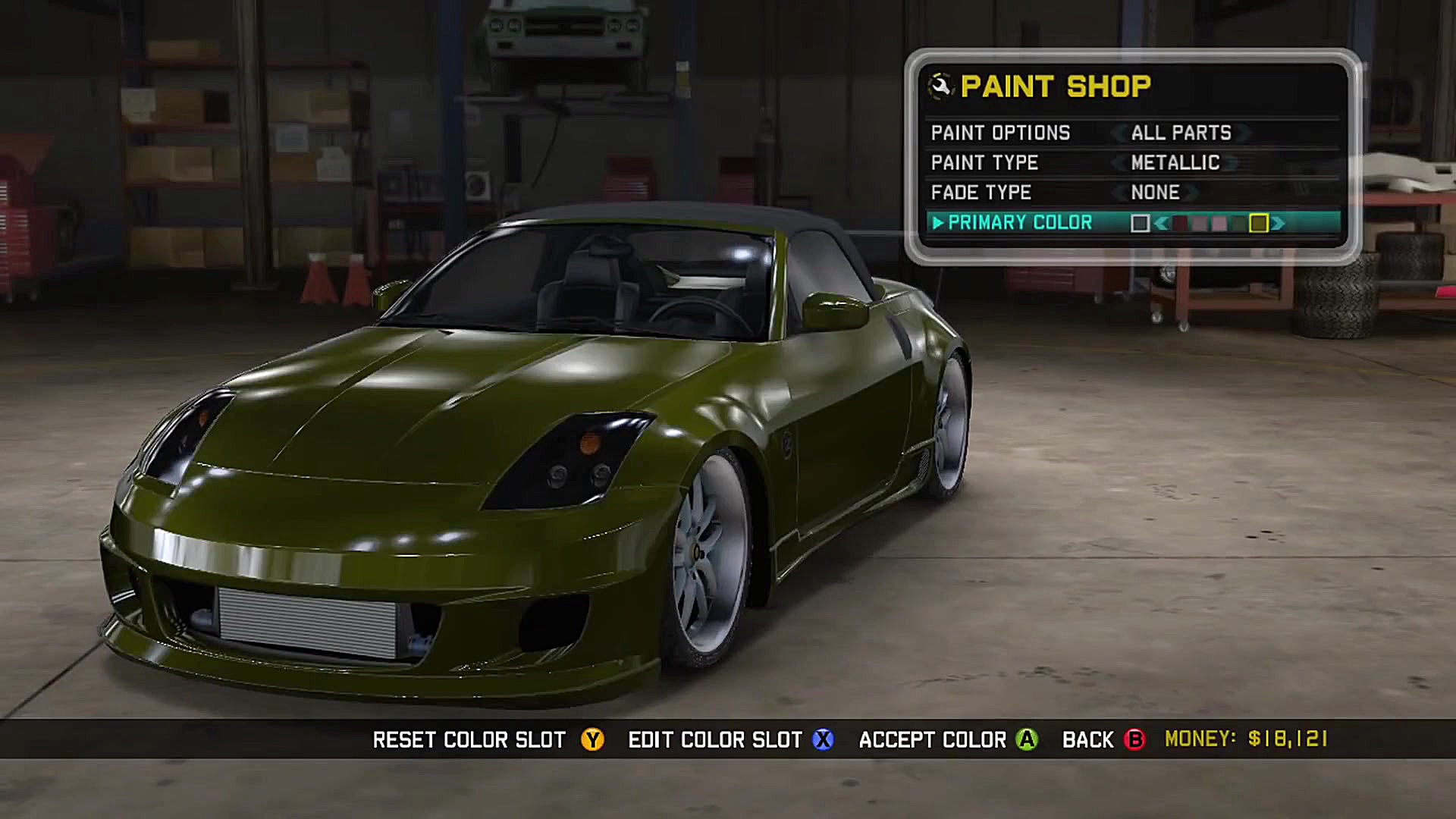
Task: Click RESET COLOR SLOT in the bottom bar
Action: click(469, 739)
